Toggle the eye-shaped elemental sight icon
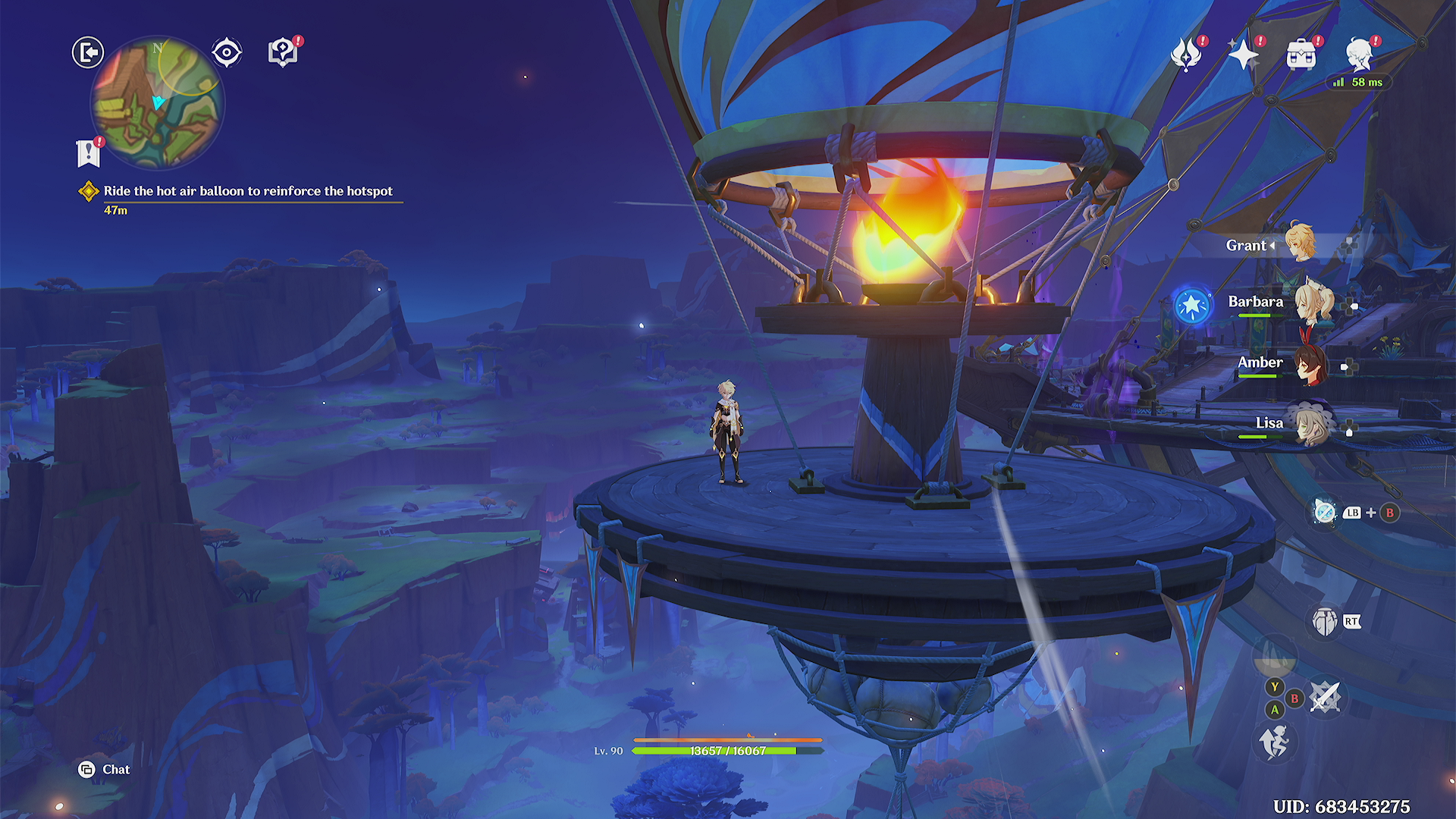Image resolution: width=1456 pixels, height=819 pixels. point(227,52)
